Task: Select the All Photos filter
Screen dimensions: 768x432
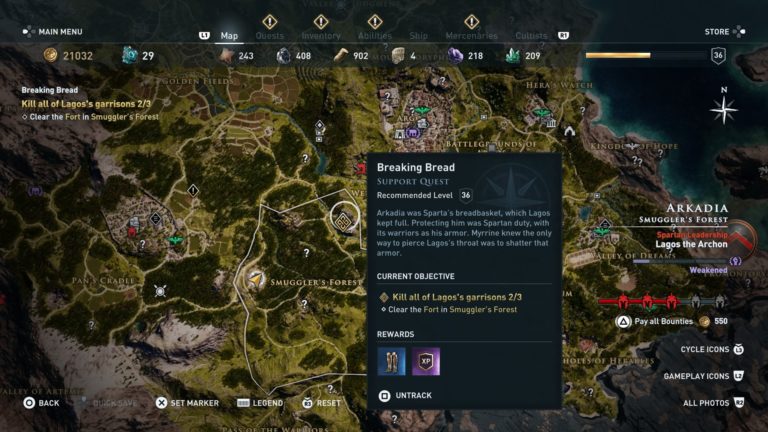Action: [712, 403]
